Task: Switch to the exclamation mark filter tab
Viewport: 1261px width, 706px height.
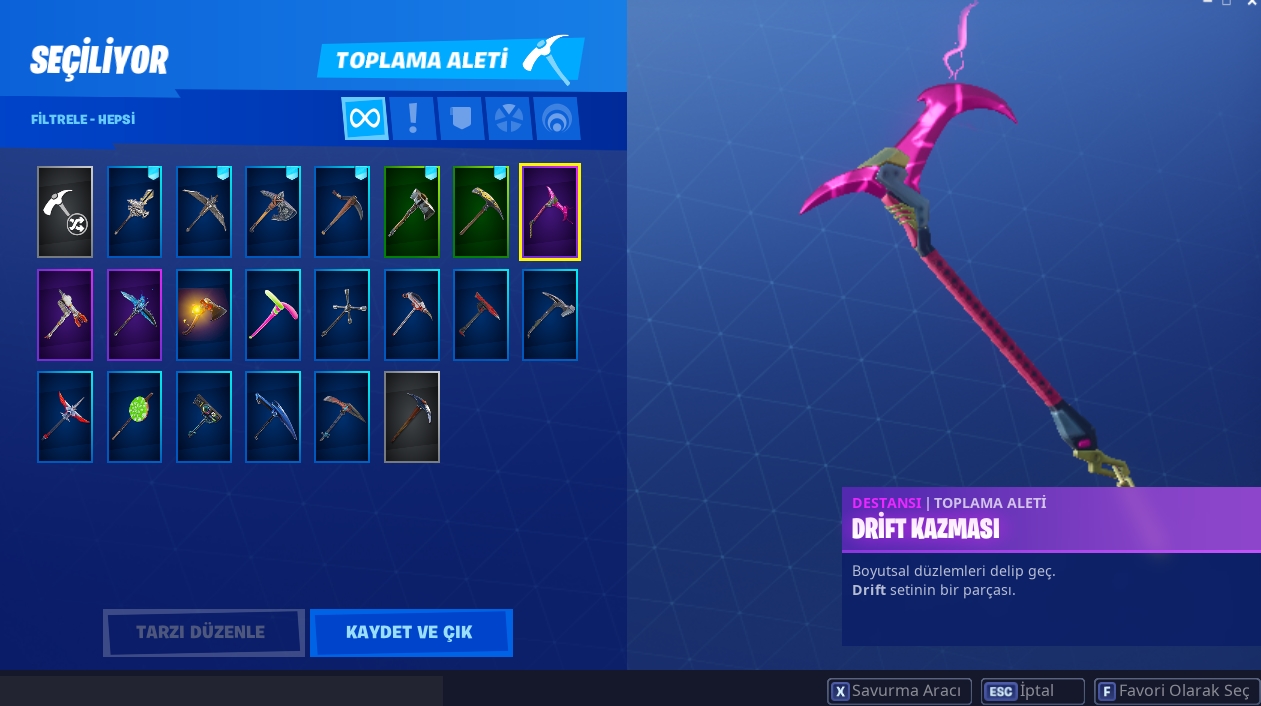Action: coord(412,118)
